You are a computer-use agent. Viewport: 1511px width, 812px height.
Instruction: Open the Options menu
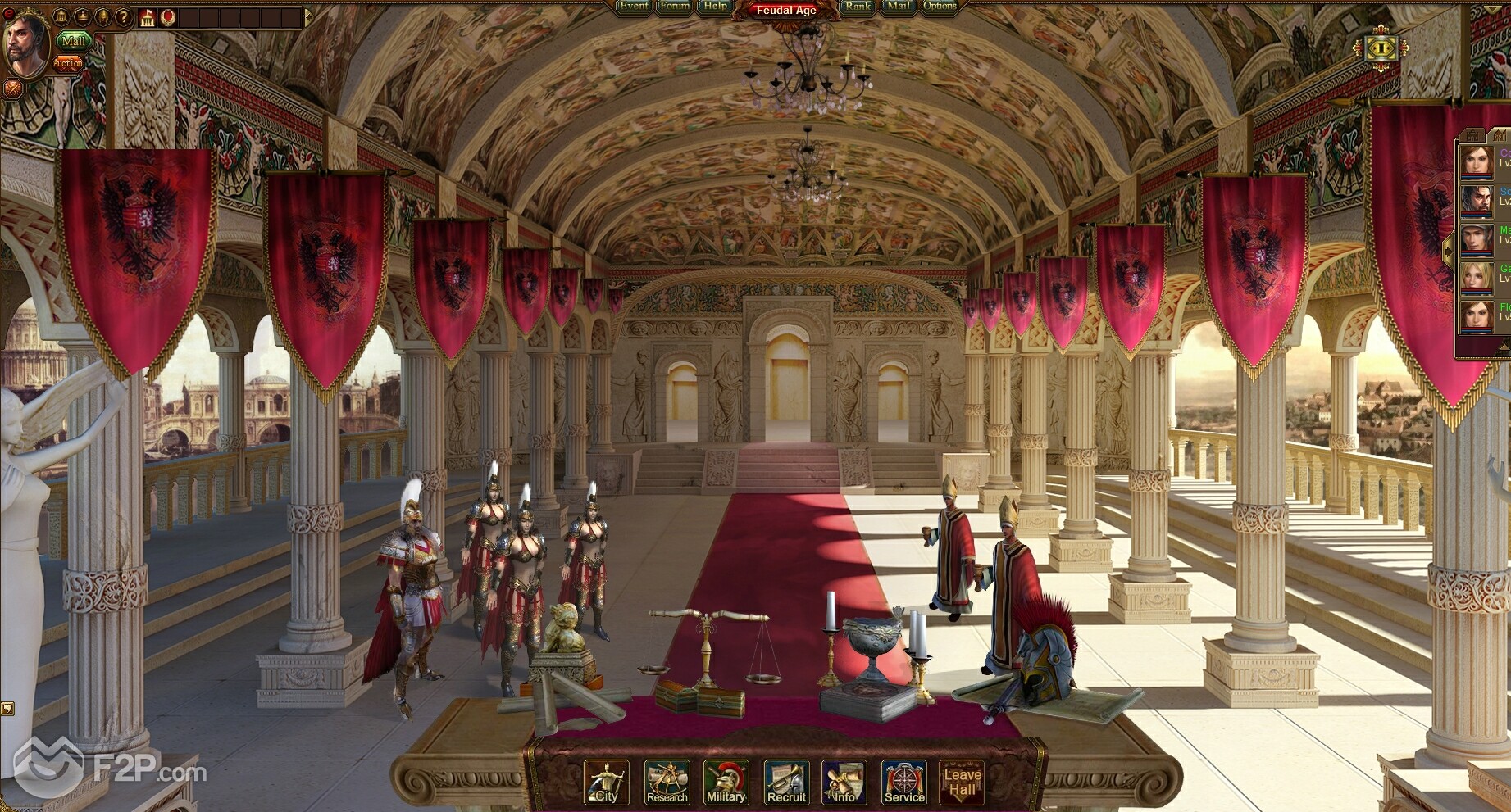pyautogui.click(x=940, y=7)
